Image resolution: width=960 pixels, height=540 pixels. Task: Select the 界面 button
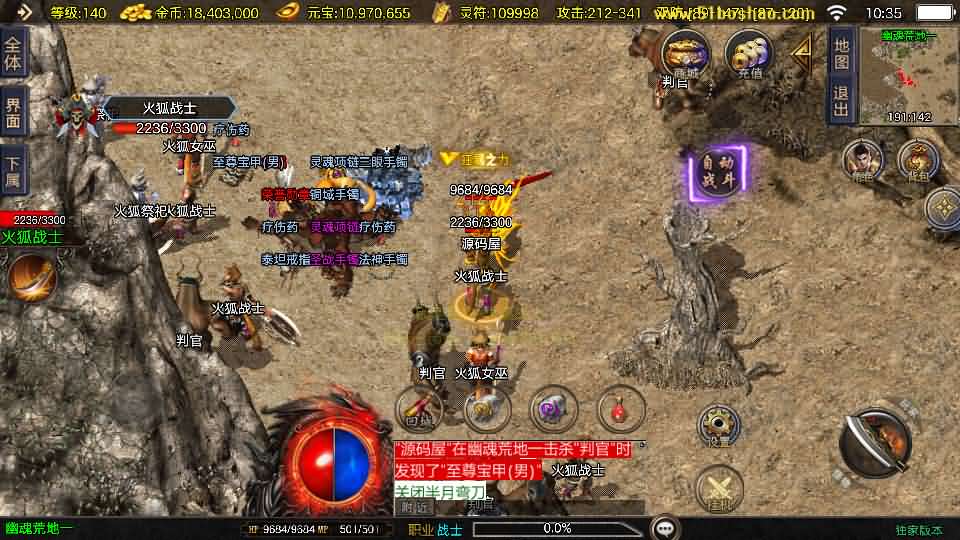13,111
